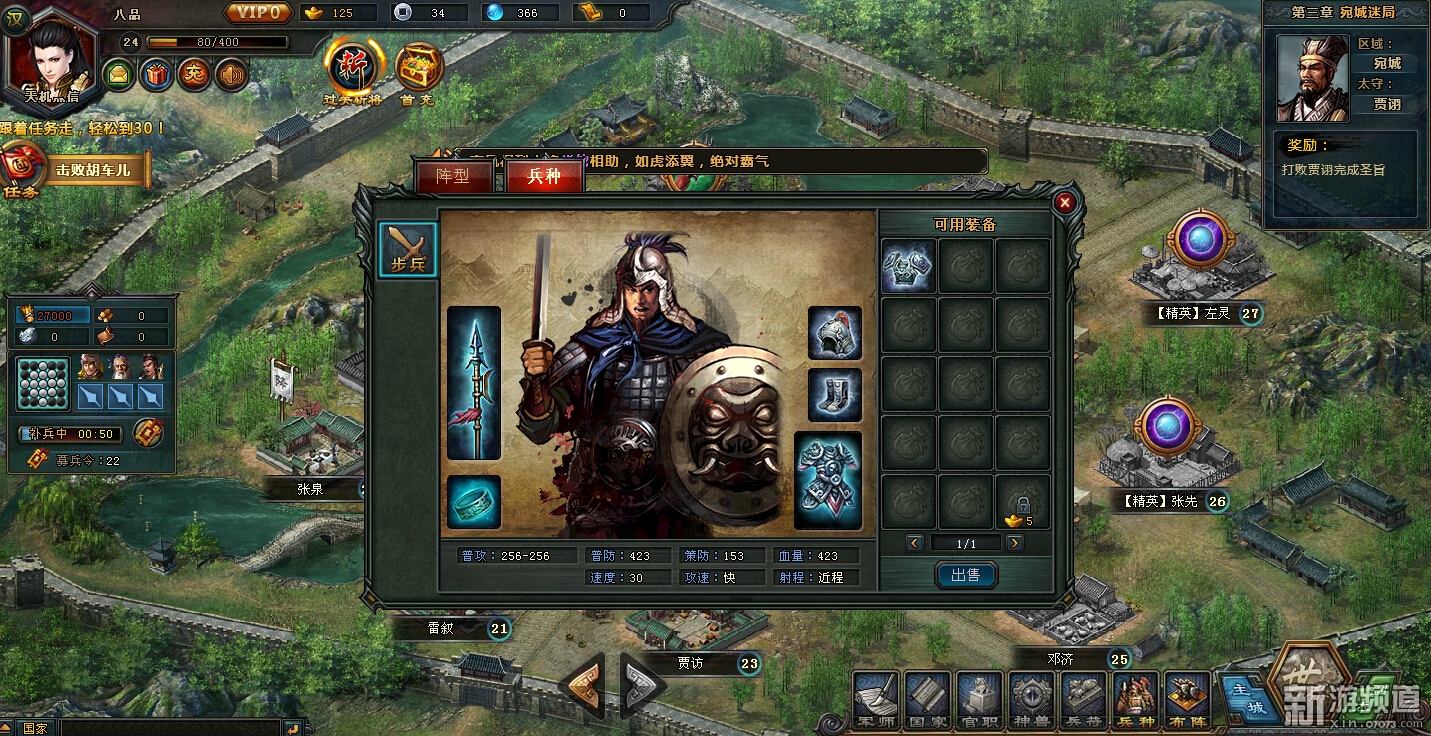Toggle the sound speaker icon
The height and width of the screenshot is (736, 1431).
pyautogui.click(x=232, y=74)
